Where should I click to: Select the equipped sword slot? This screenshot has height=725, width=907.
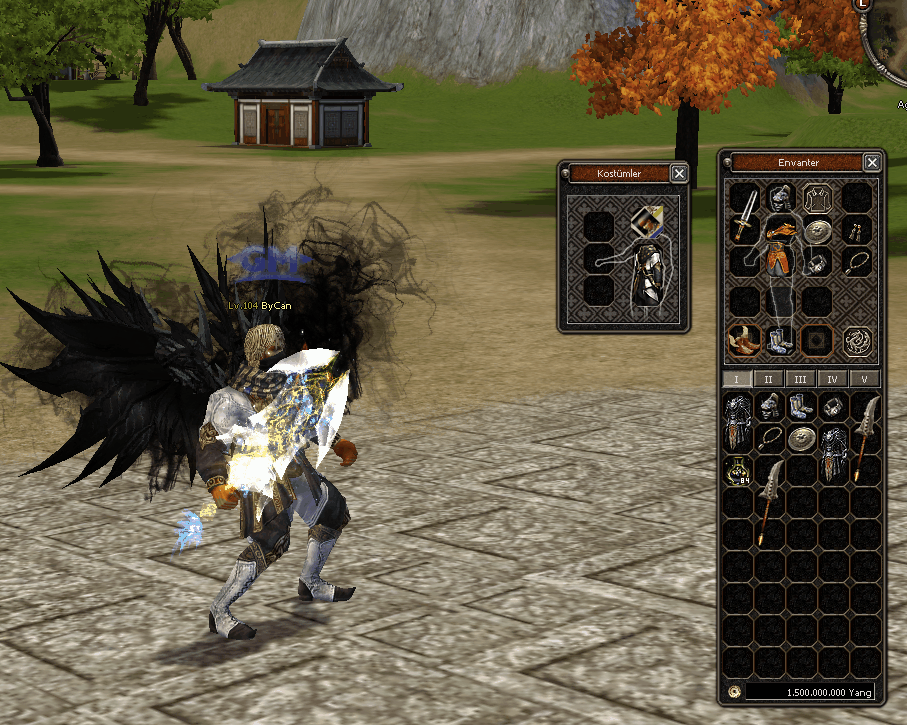pos(744,211)
